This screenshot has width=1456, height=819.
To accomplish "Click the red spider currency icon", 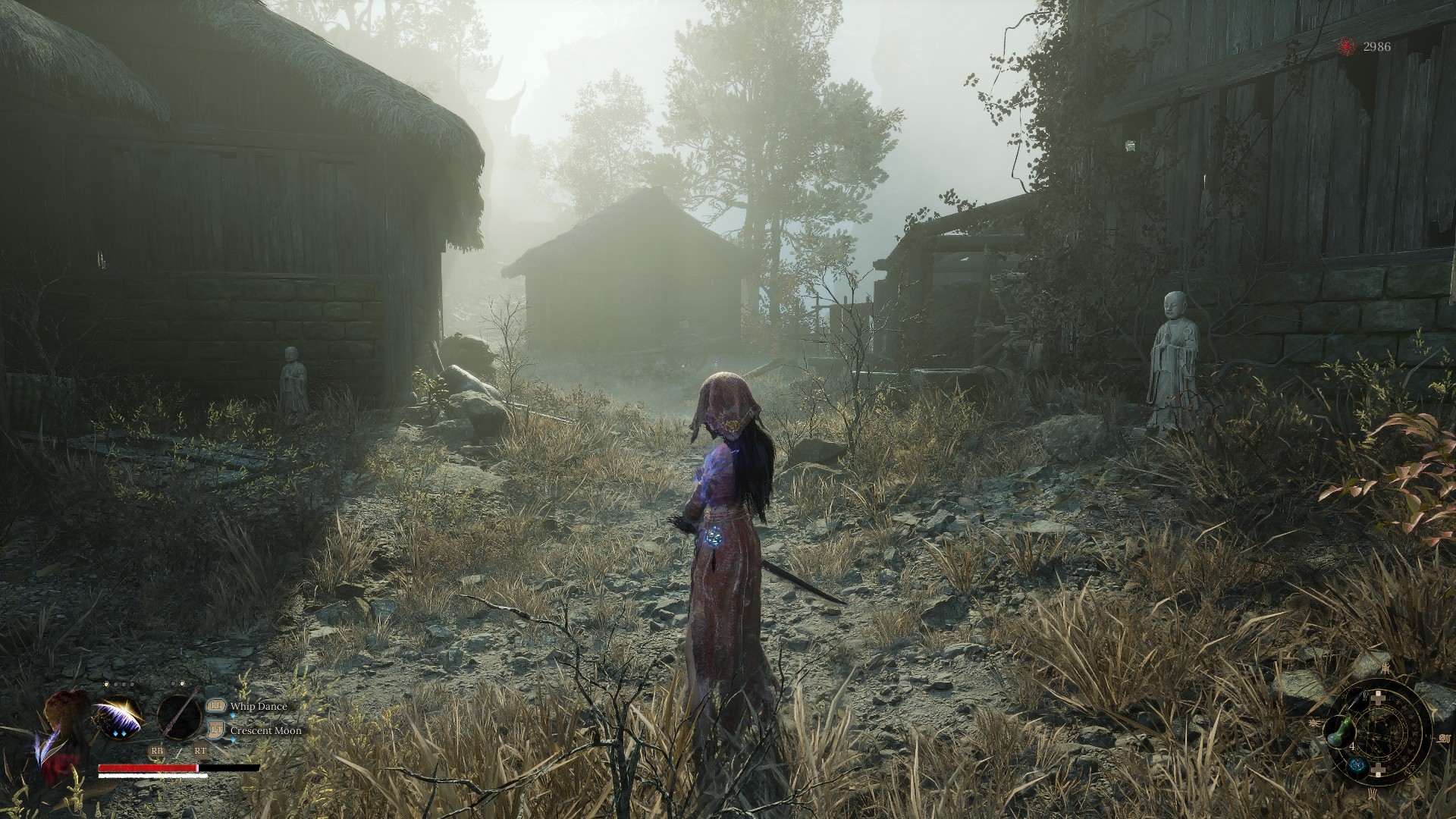I will (1346, 47).
